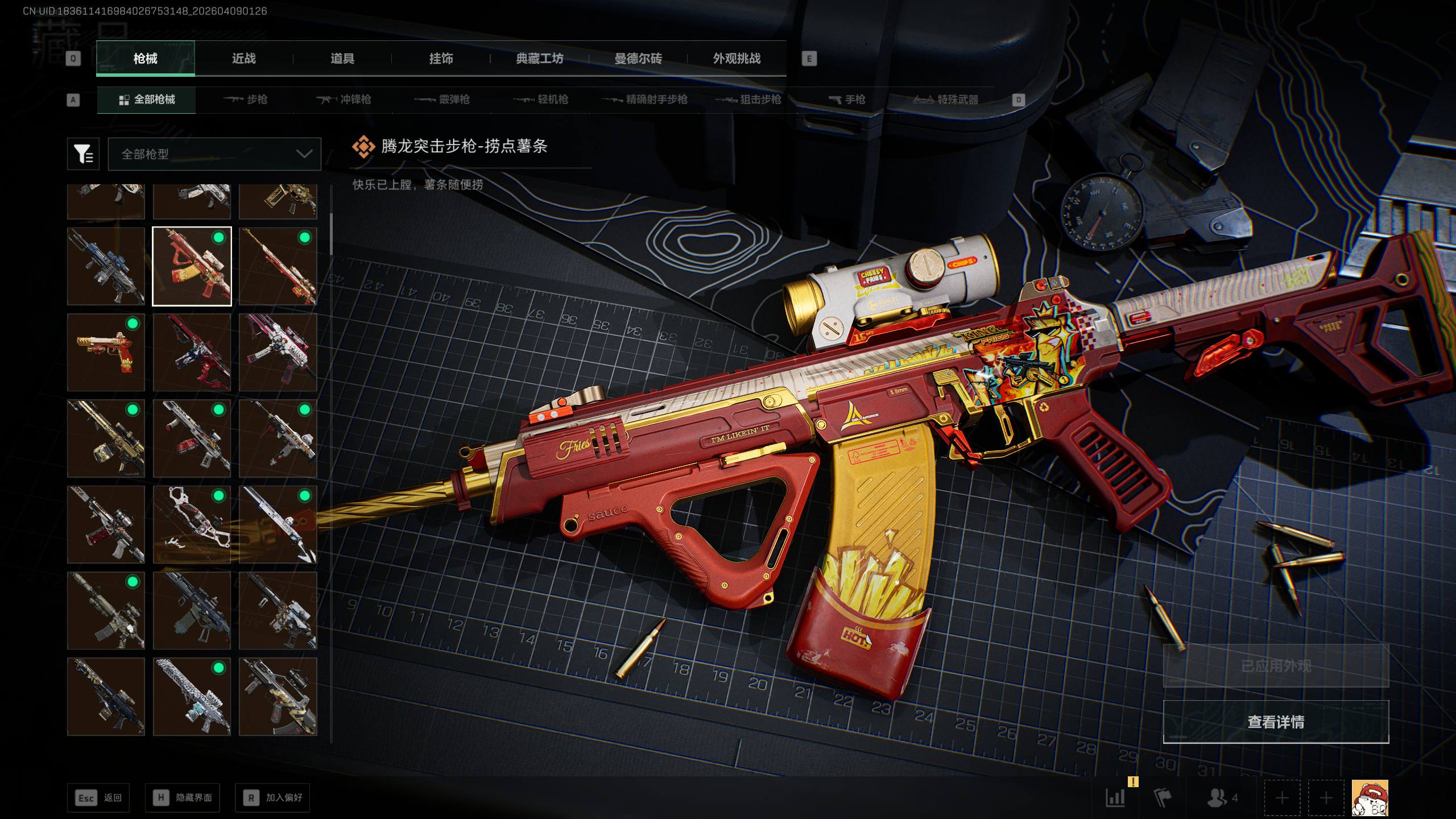Image resolution: width=1456 pixels, height=819 pixels.
Task: Open the 特殊武器 special weapons category
Action: pyautogui.click(x=946, y=100)
